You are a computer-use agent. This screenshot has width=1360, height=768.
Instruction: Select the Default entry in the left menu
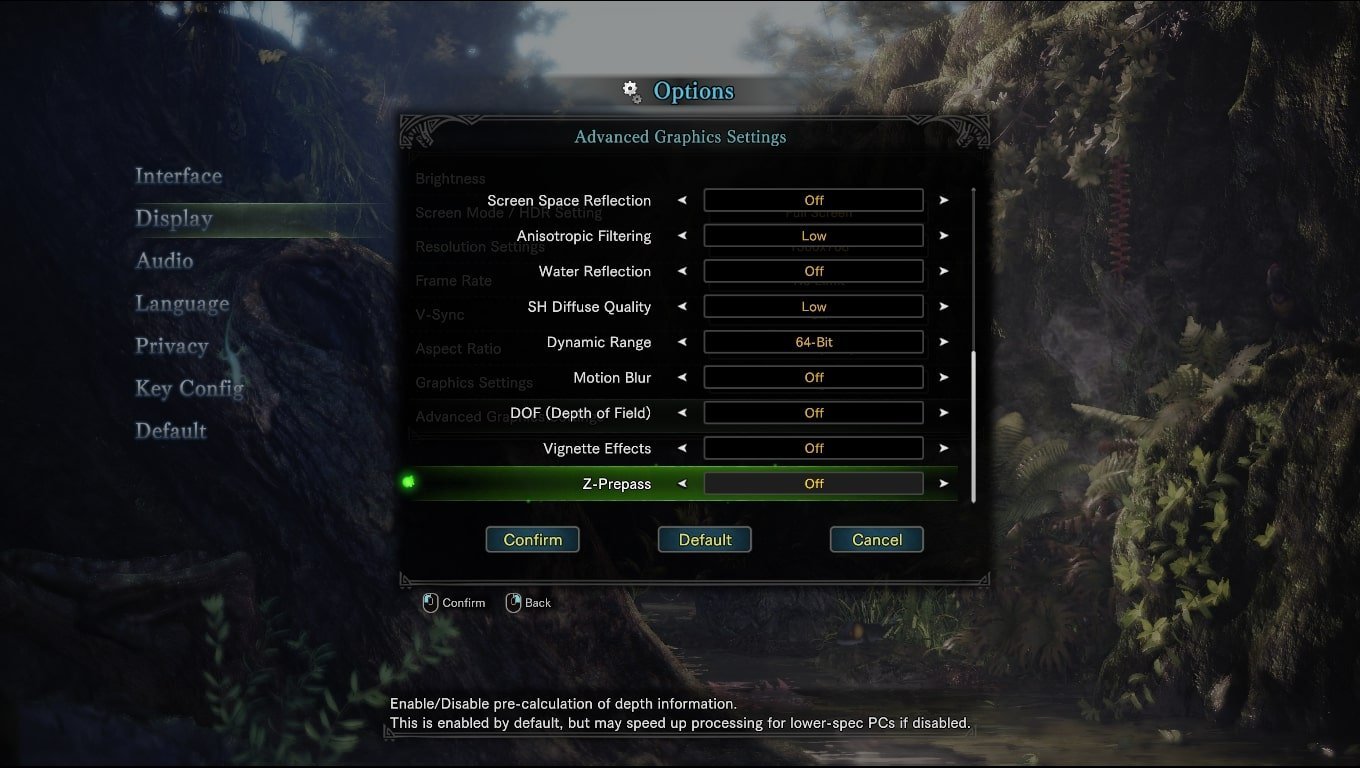pyautogui.click(x=171, y=431)
